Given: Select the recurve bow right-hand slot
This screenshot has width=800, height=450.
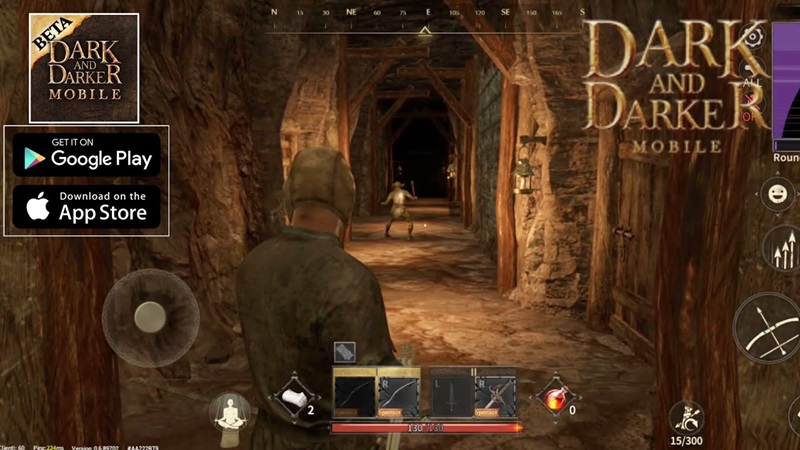Looking at the screenshot, I should [x=398, y=393].
